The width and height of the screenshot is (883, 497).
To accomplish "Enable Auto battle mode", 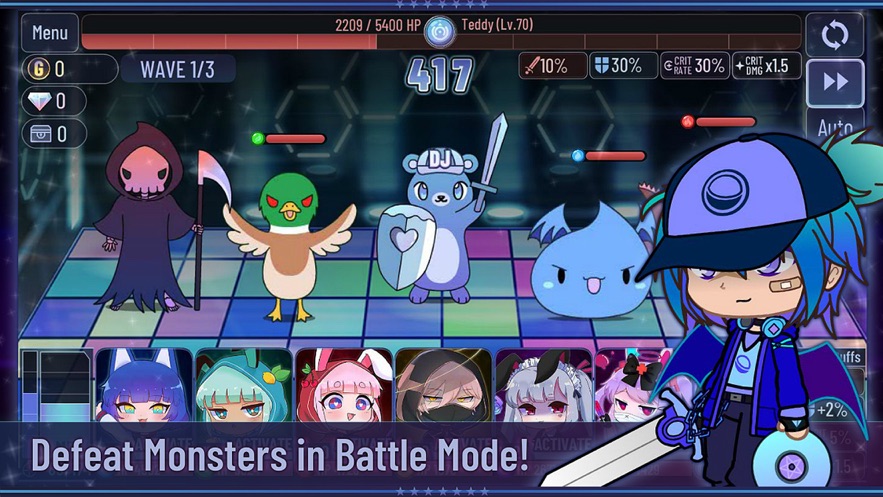I will pyautogui.click(x=834, y=127).
